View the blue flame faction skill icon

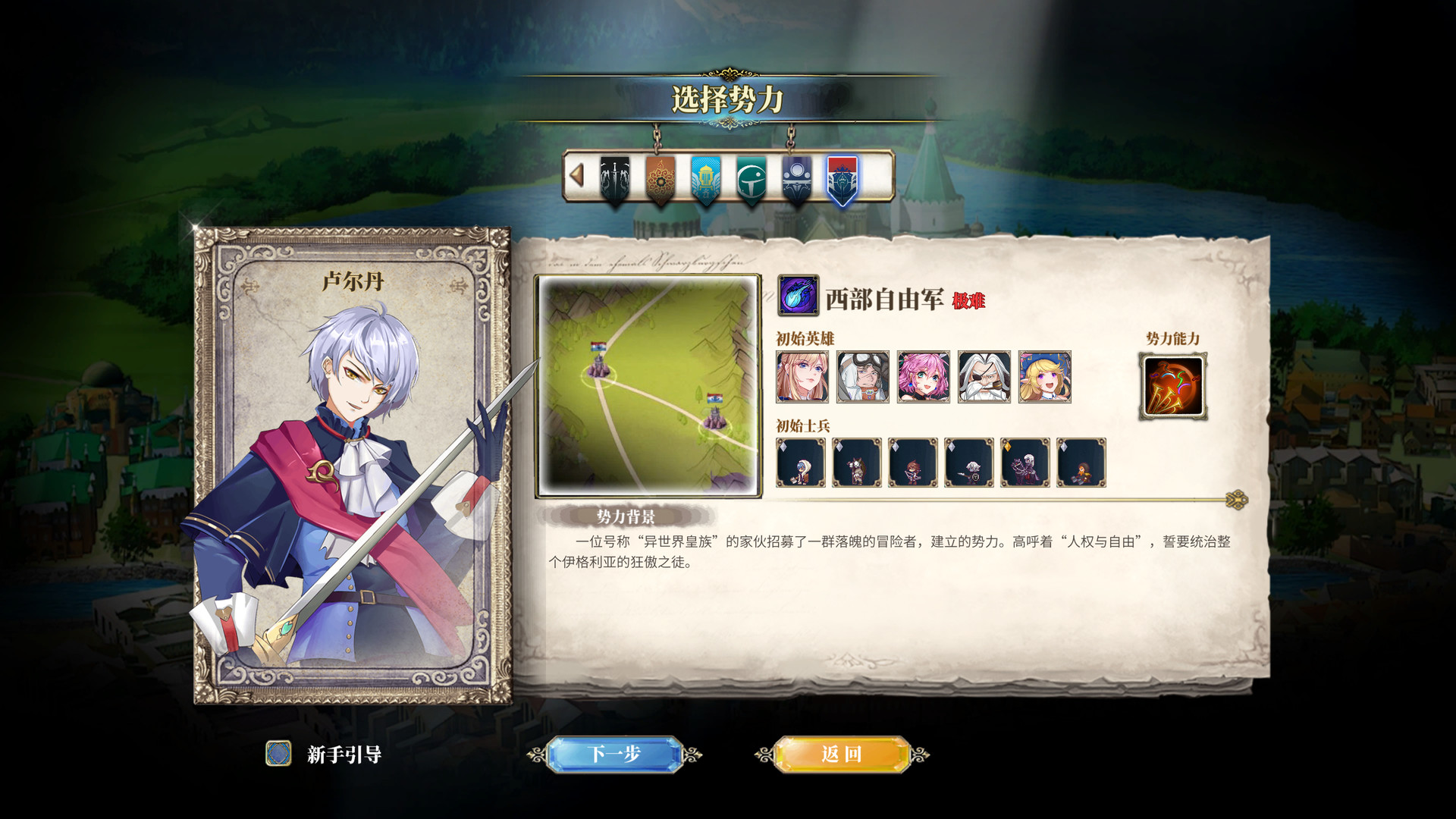(798, 296)
